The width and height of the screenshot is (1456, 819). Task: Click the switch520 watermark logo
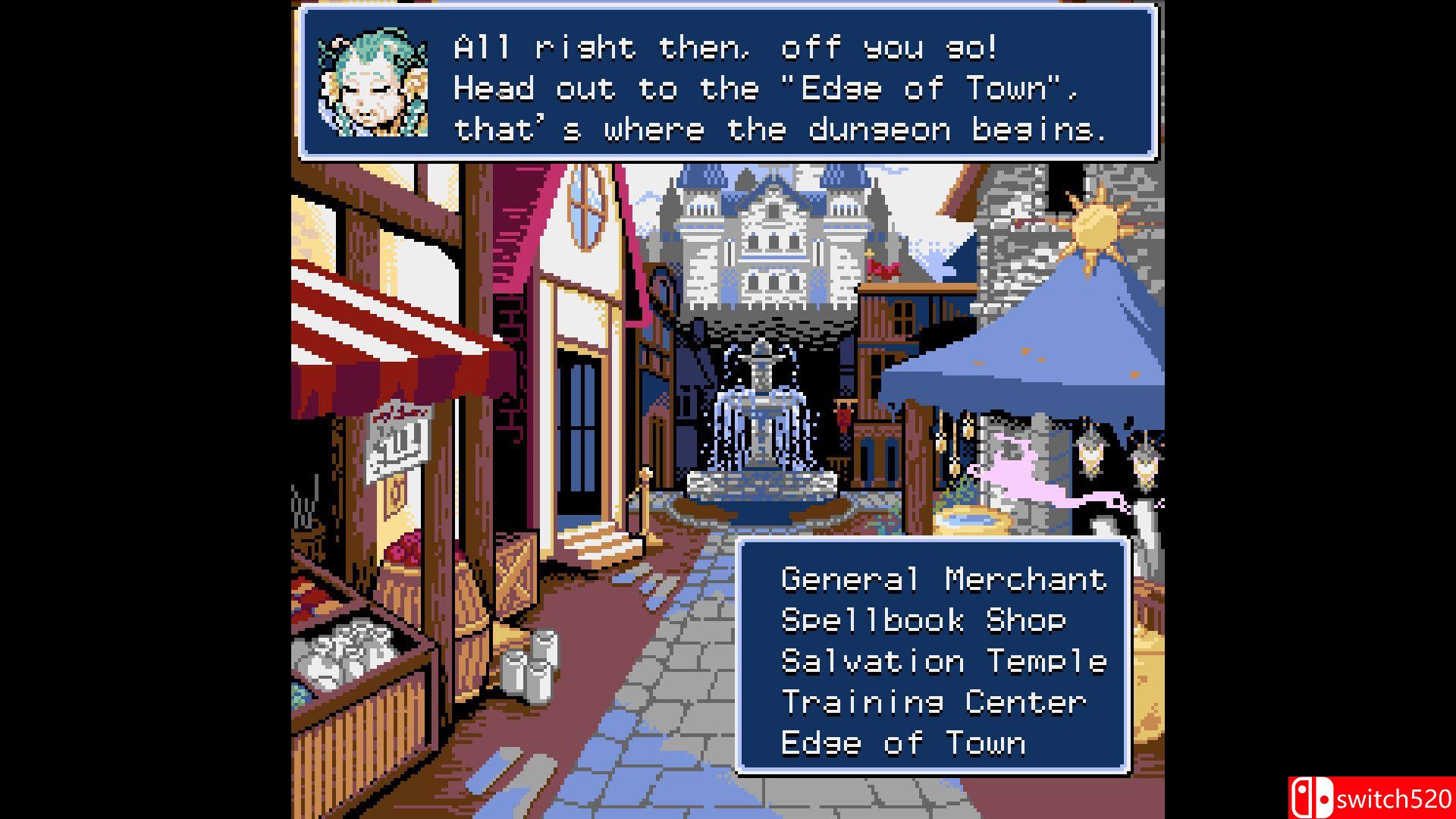1371,798
